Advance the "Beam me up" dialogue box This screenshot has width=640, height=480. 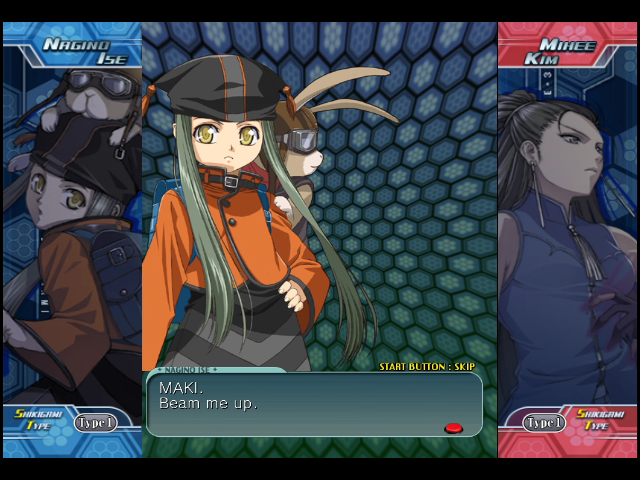pyautogui.click(x=314, y=404)
